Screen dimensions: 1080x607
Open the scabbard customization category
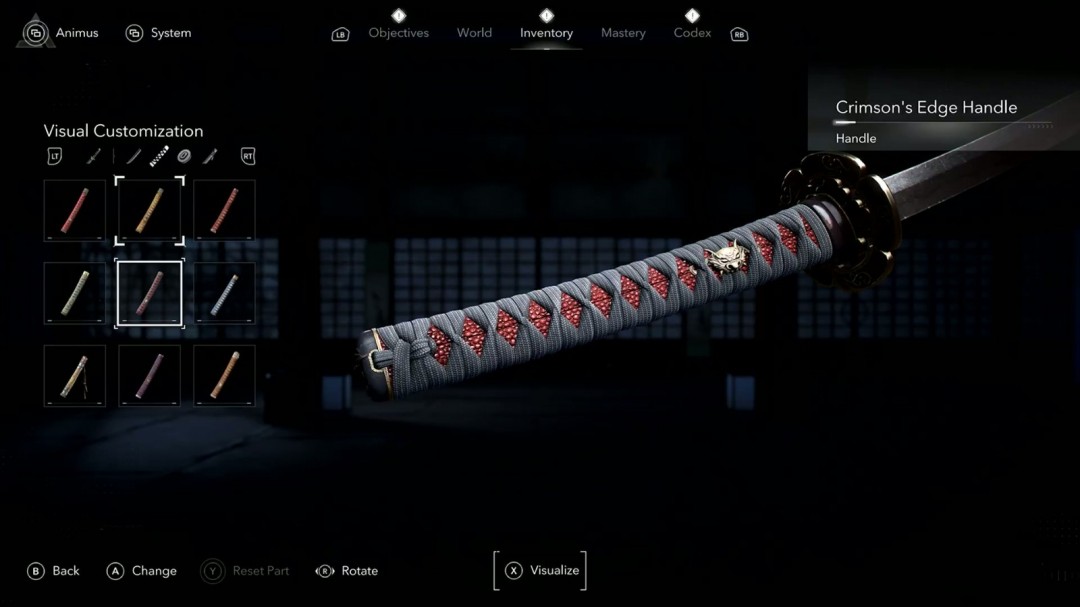point(210,156)
